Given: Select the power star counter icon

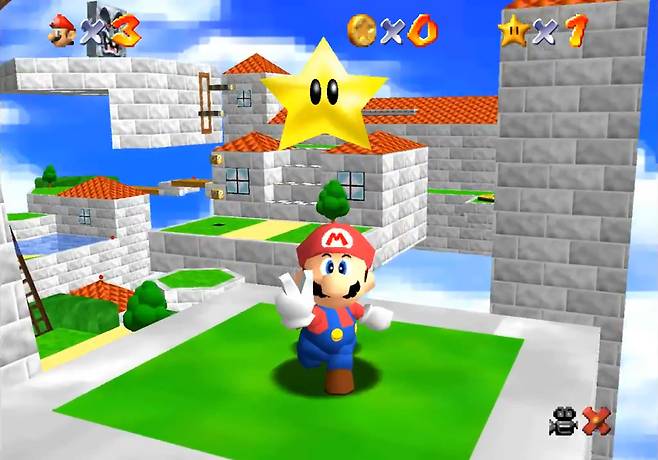Looking at the screenshot, I should (x=514, y=30).
